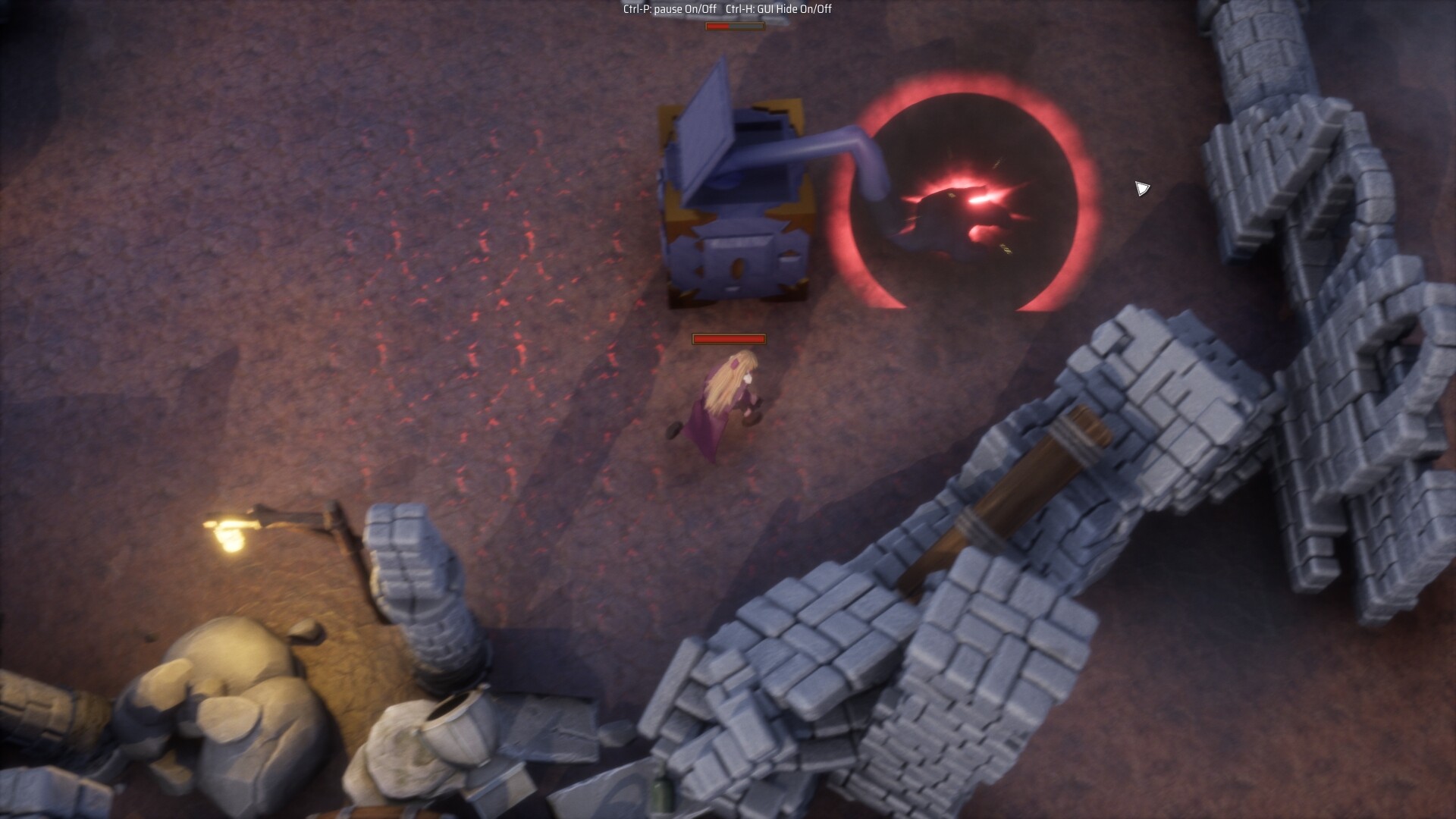Image resolution: width=1456 pixels, height=819 pixels.
Task: Click the mouse cursor location on the ground
Action: [x=1141, y=187]
